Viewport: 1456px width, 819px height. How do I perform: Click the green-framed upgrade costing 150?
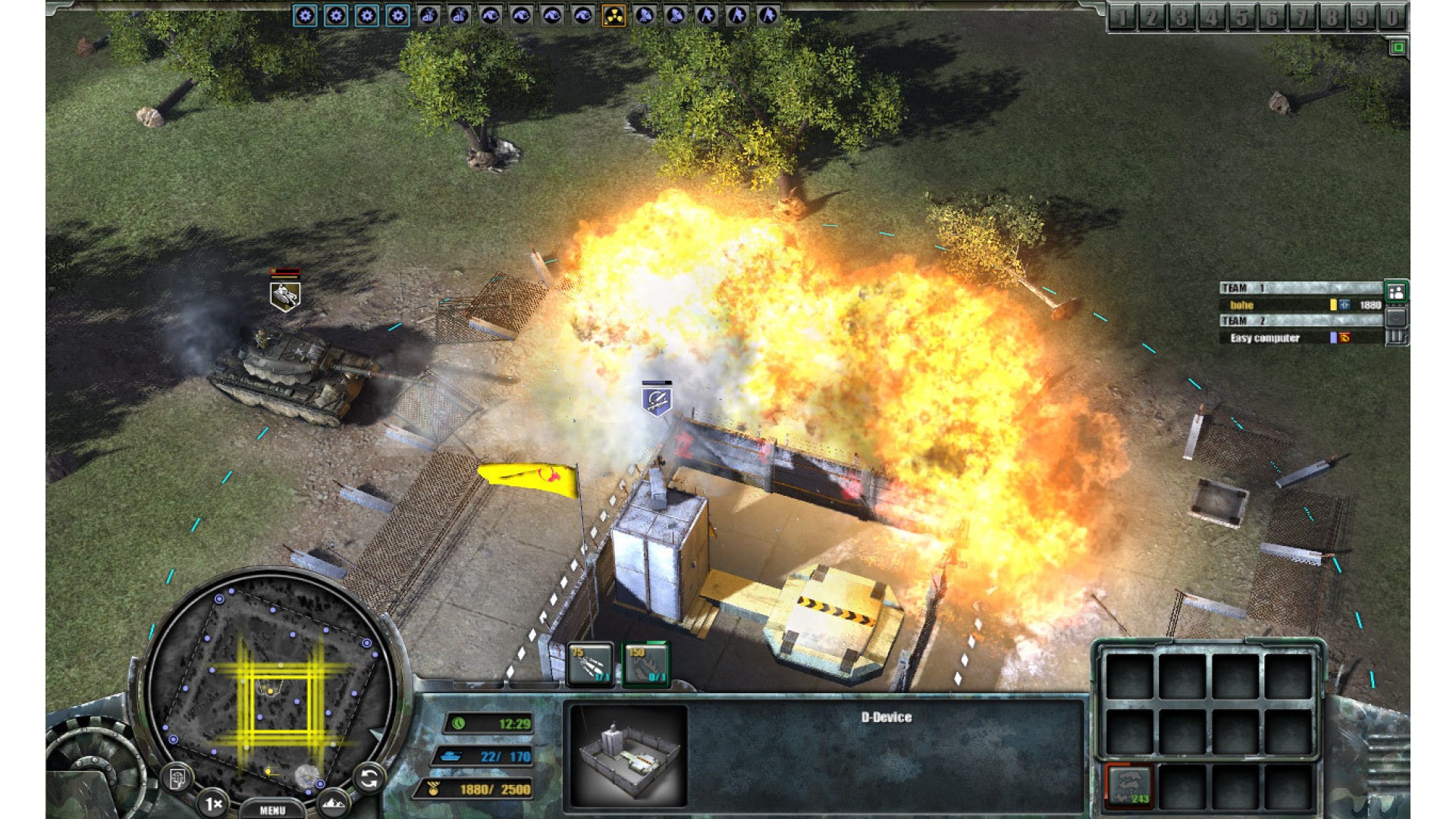click(646, 664)
